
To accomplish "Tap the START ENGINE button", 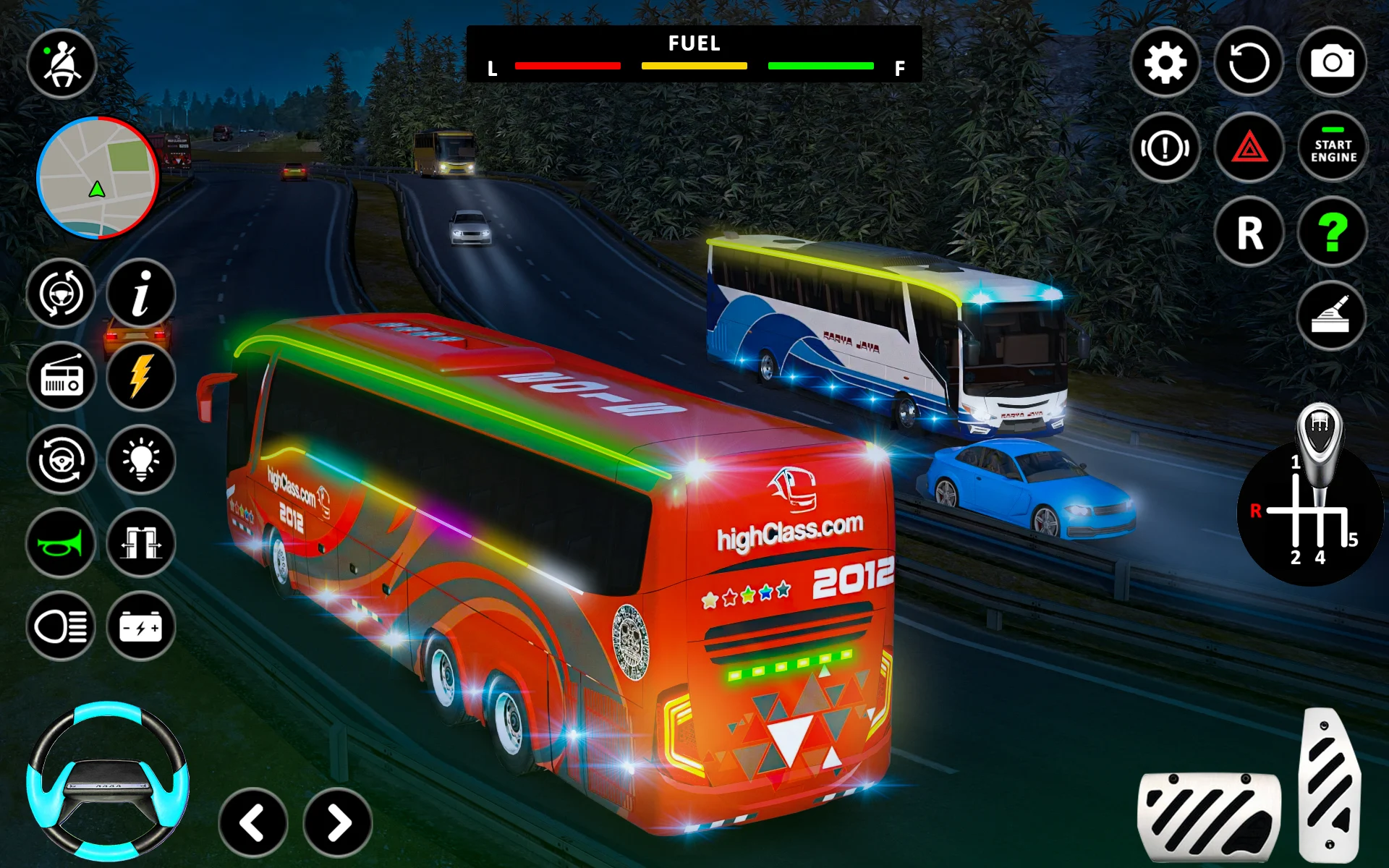I will click(x=1333, y=148).
